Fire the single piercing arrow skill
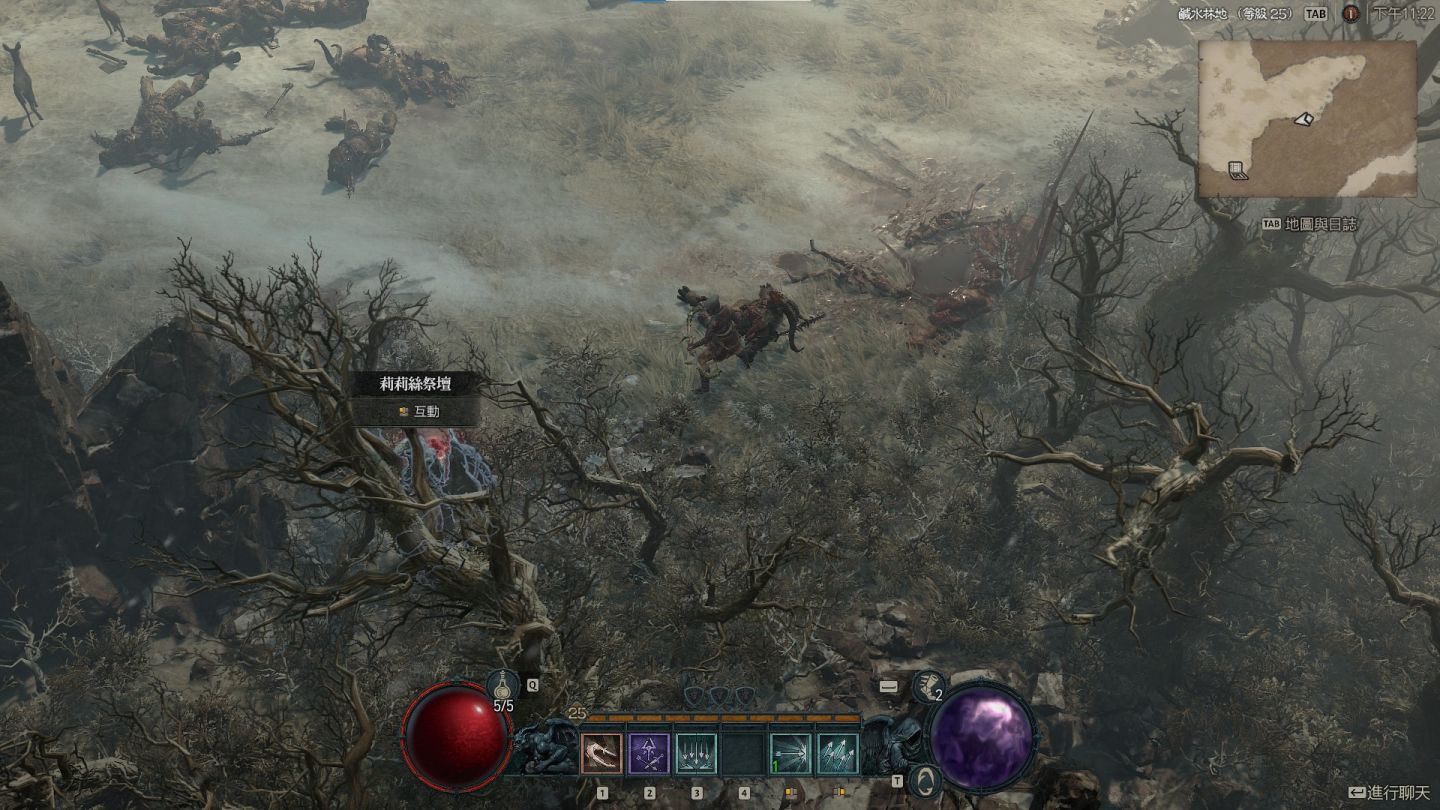The width and height of the screenshot is (1440, 810). click(x=790, y=754)
